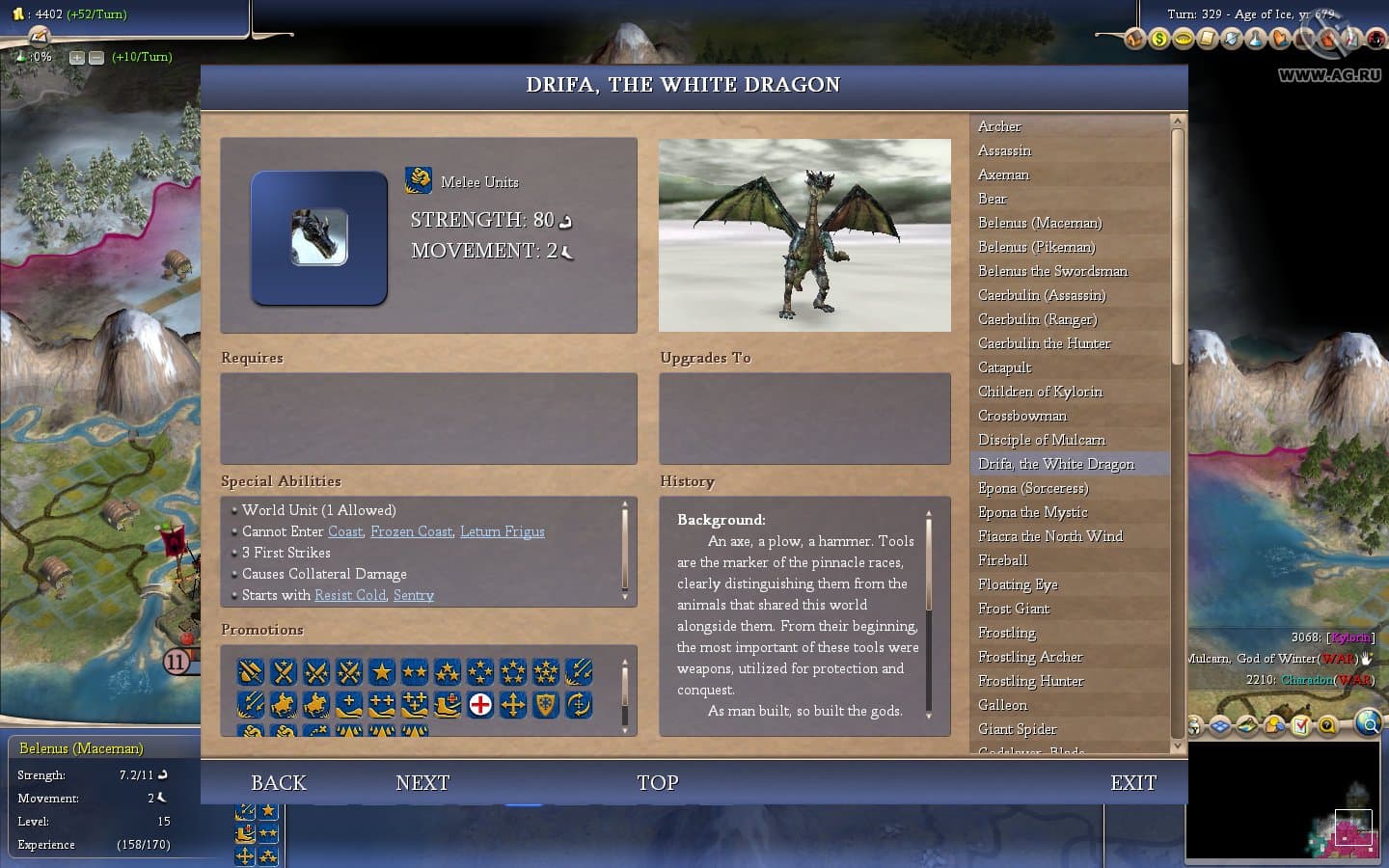Image resolution: width=1389 pixels, height=868 pixels.
Task: Open the Religion Advisor icon
Action: (1280, 39)
